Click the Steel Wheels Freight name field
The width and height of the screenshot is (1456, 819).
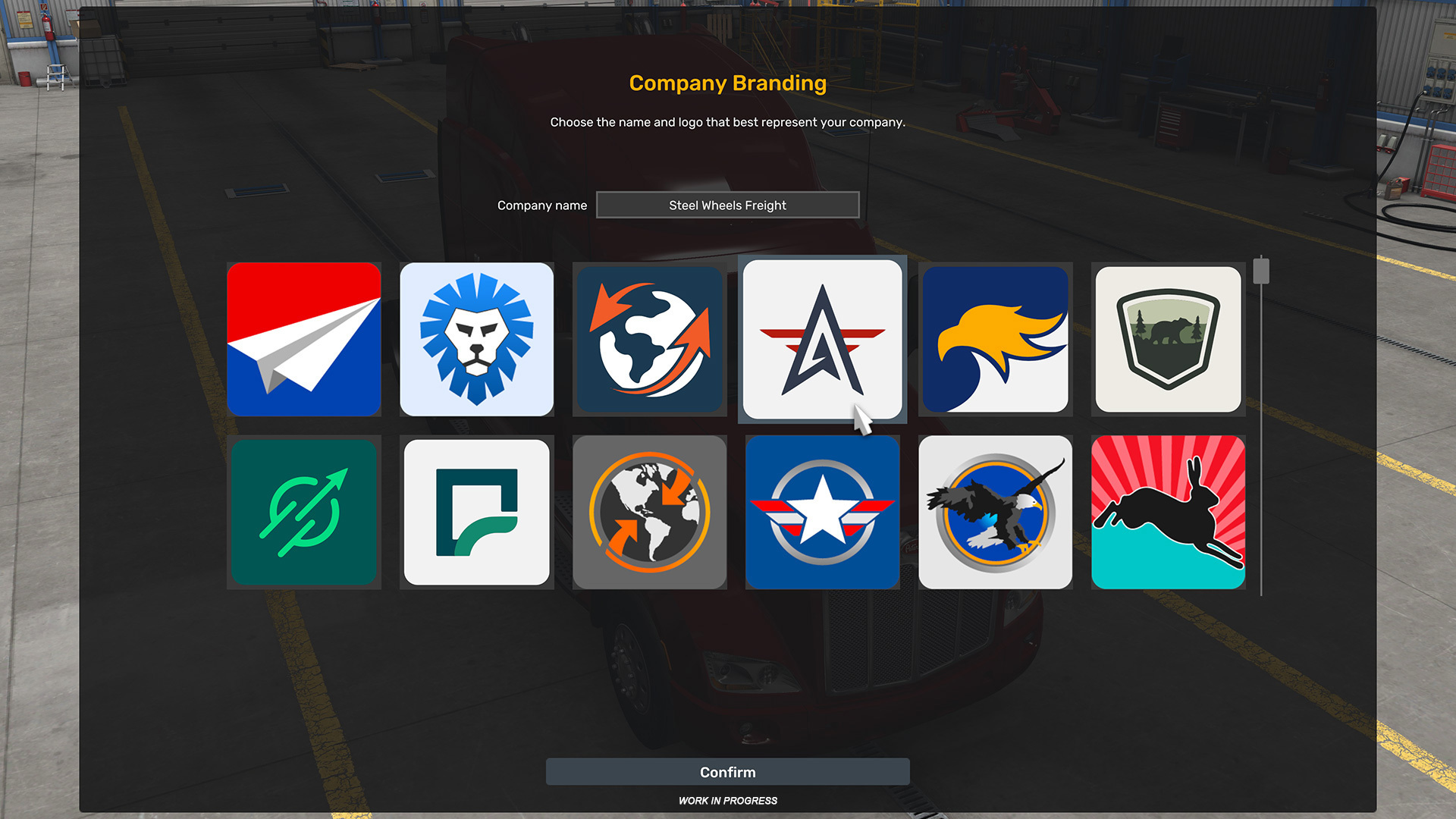(727, 205)
